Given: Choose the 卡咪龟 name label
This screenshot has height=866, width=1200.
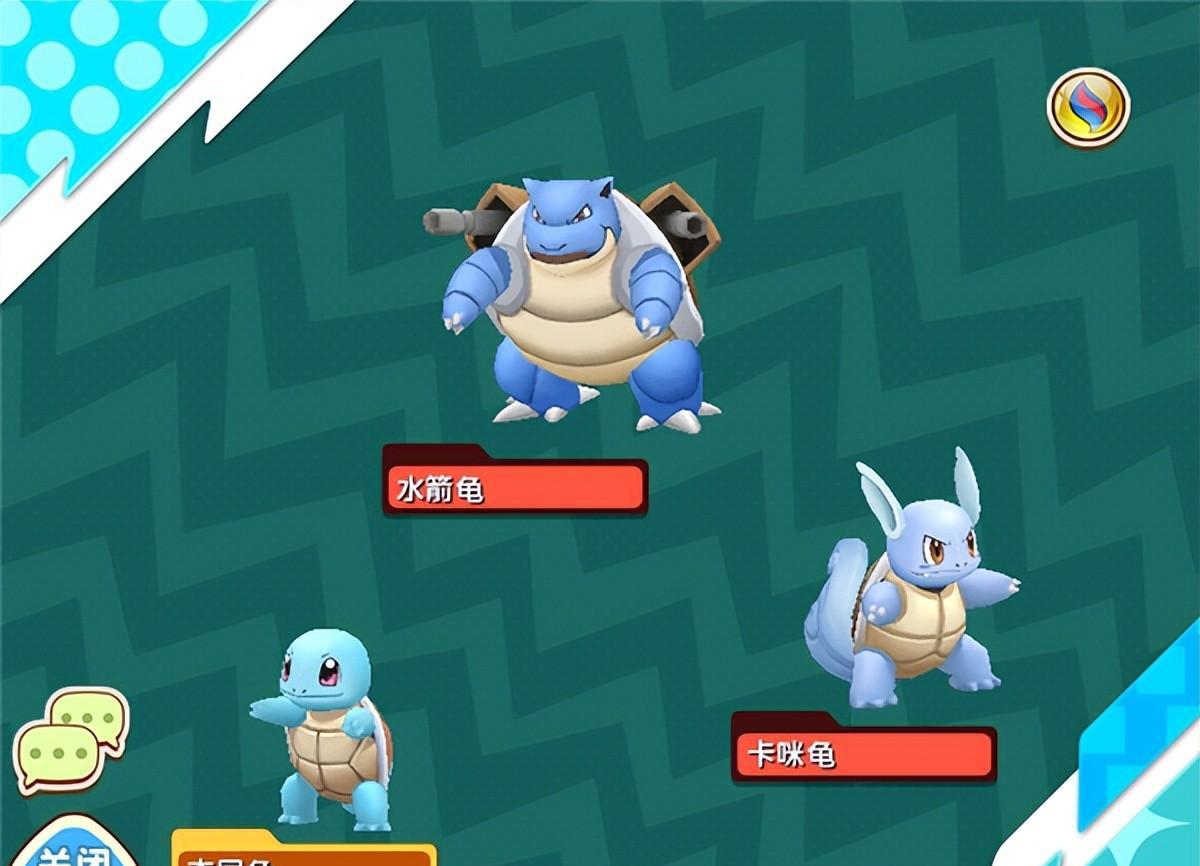Looking at the screenshot, I should coord(863,754).
